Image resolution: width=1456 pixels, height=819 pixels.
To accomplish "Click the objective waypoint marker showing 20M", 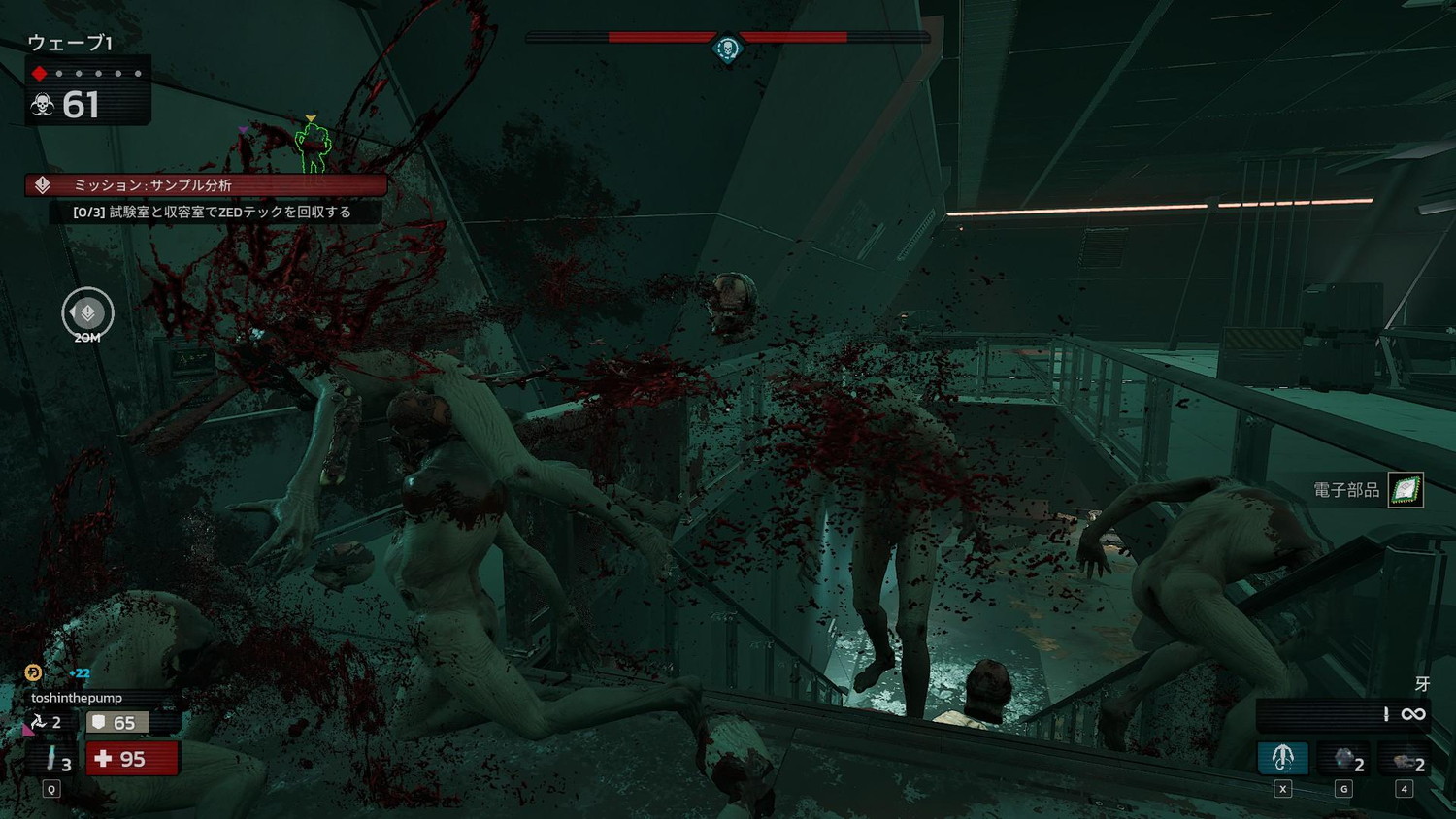I will [87, 312].
